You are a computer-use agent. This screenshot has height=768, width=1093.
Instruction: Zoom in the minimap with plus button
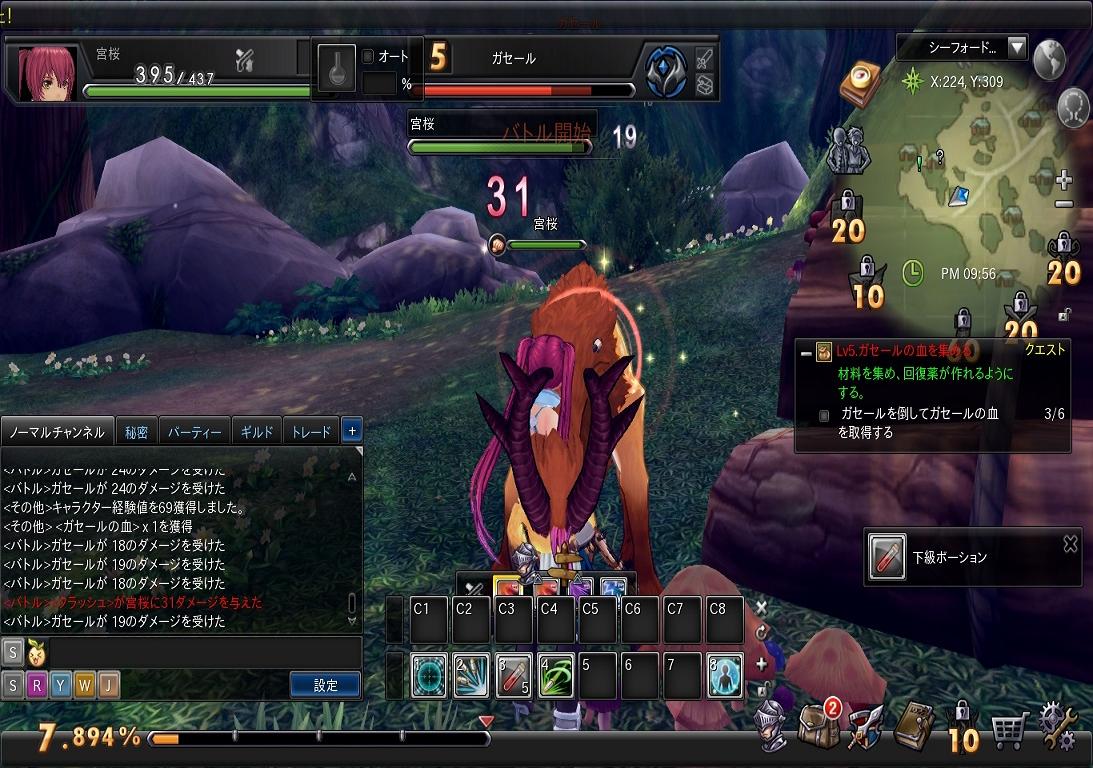[1064, 181]
